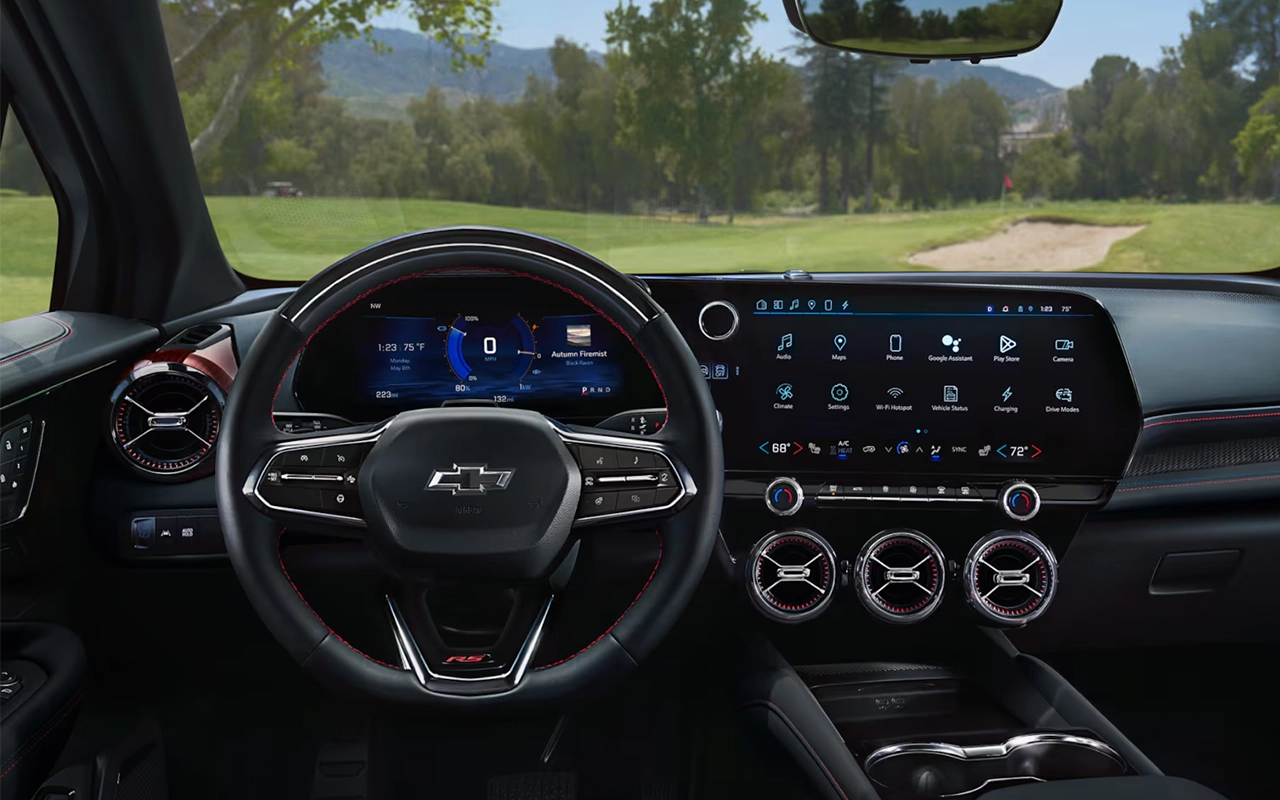Lower the 72° passenger temperature with the blue arrow
The width and height of the screenshot is (1280, 800).
[1001, 451]
